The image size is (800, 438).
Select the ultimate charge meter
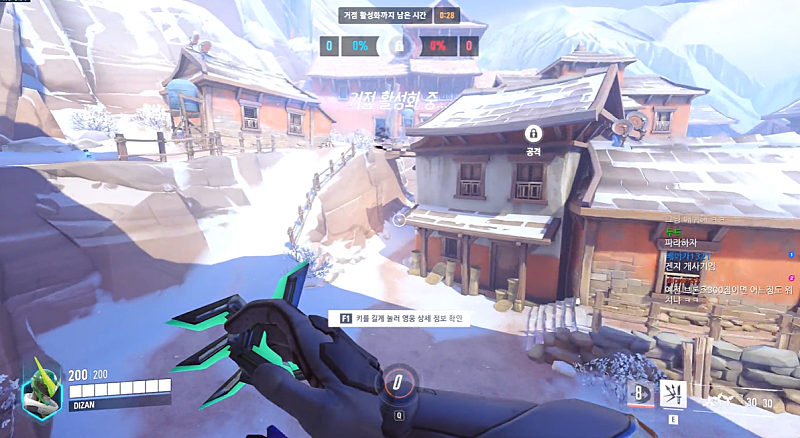[x=397, y=382]
